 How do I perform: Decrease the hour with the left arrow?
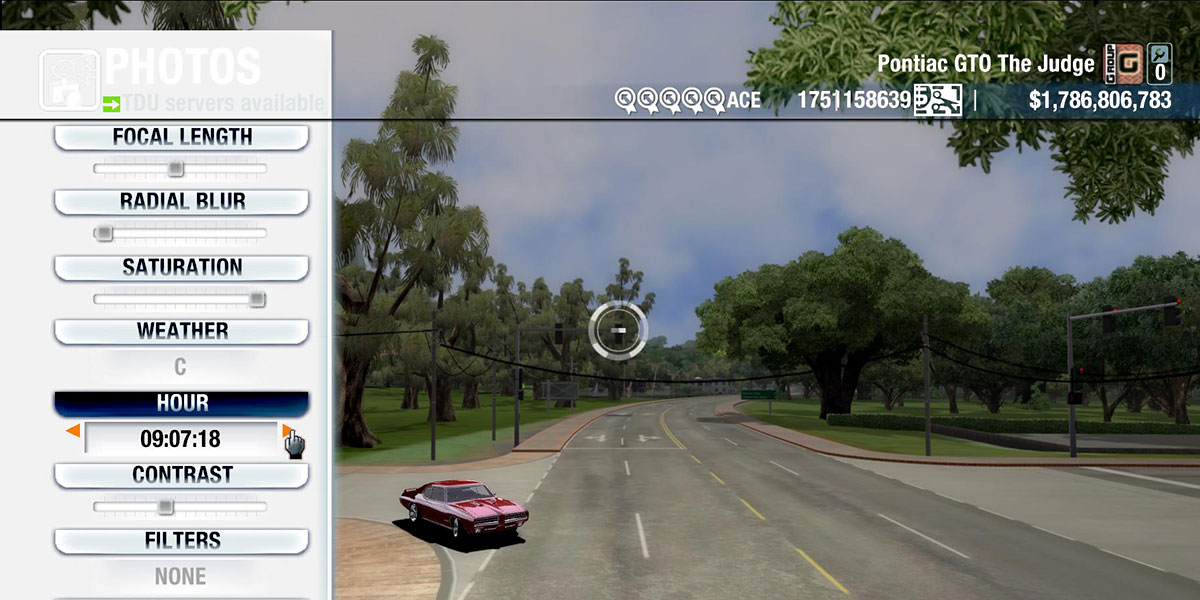point(73,431)
